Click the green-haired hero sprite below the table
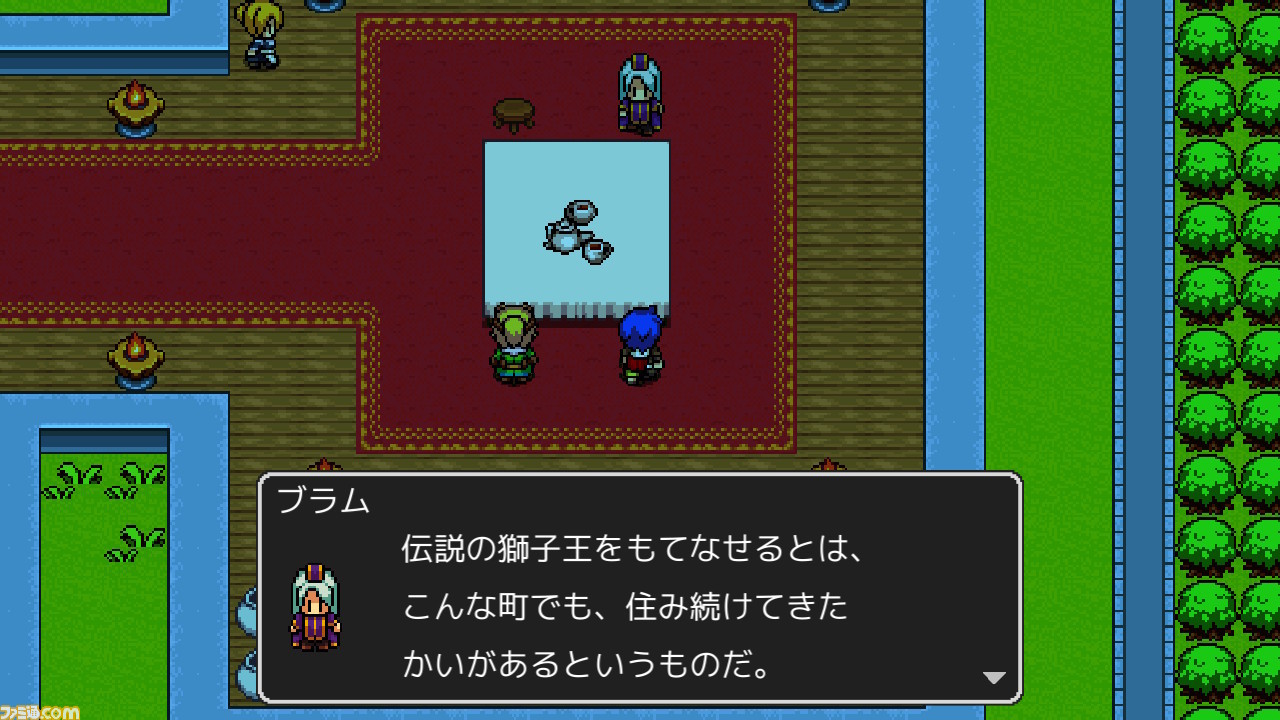 click(x=513, y=345)
